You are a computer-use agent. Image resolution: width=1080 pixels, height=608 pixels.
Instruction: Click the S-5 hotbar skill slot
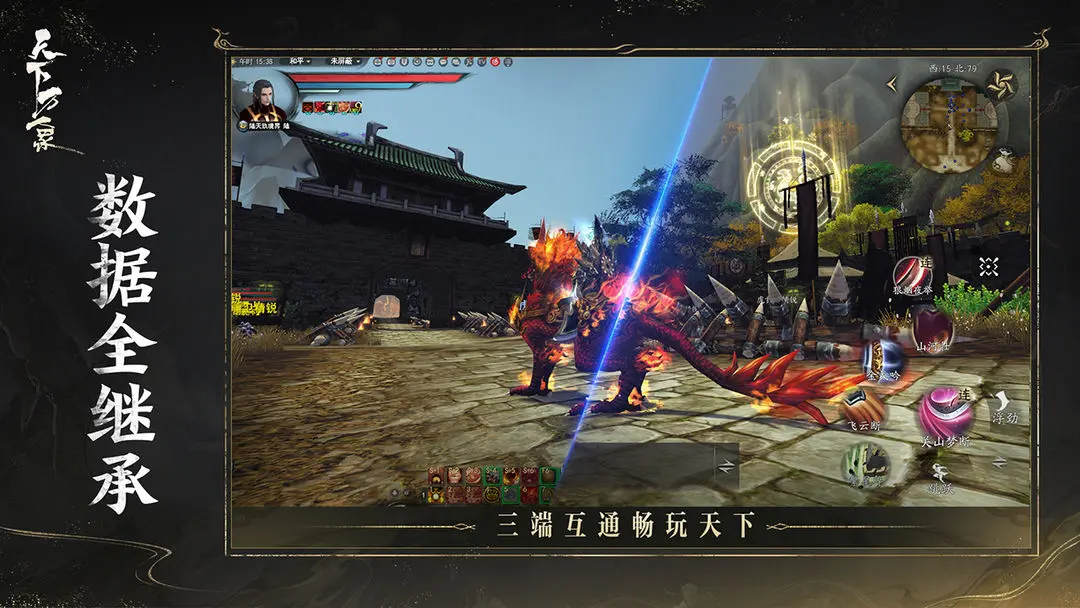[x=511, y=474]
